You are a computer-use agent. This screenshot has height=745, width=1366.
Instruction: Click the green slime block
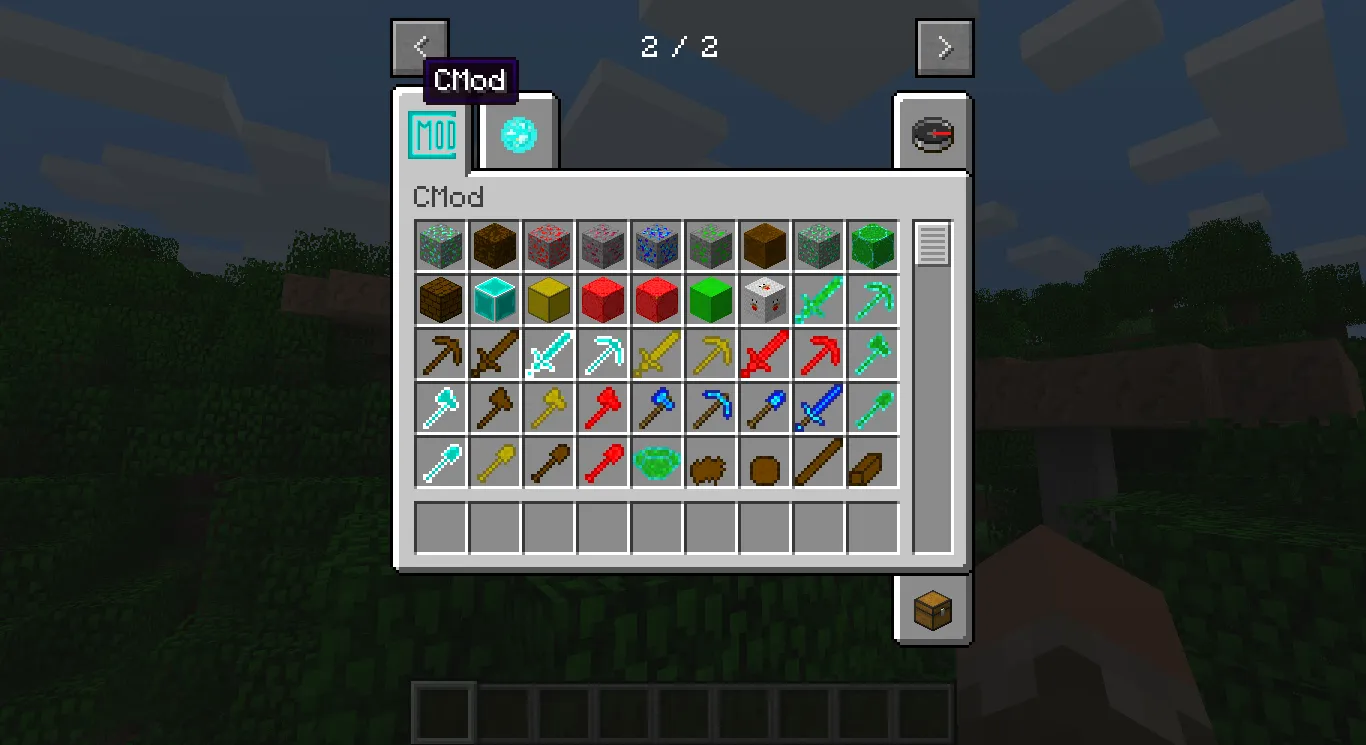(x=711, y=299)
